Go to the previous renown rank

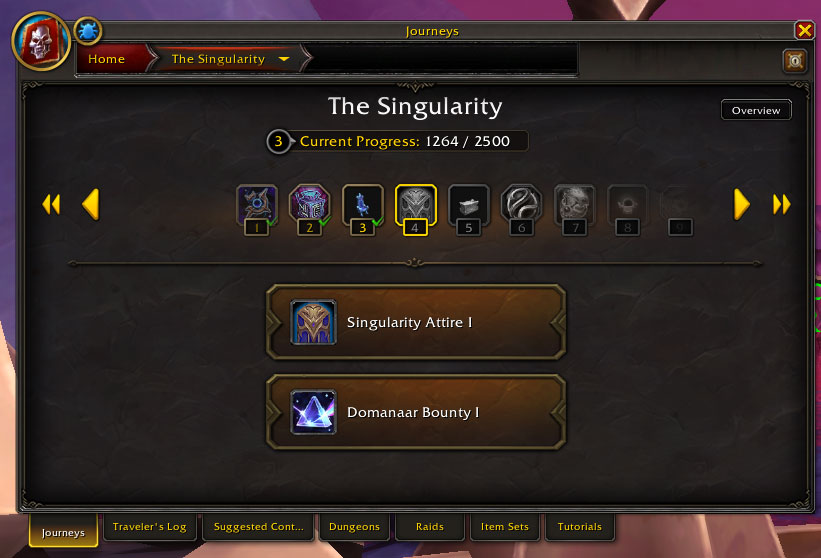[x=90, y=204]
